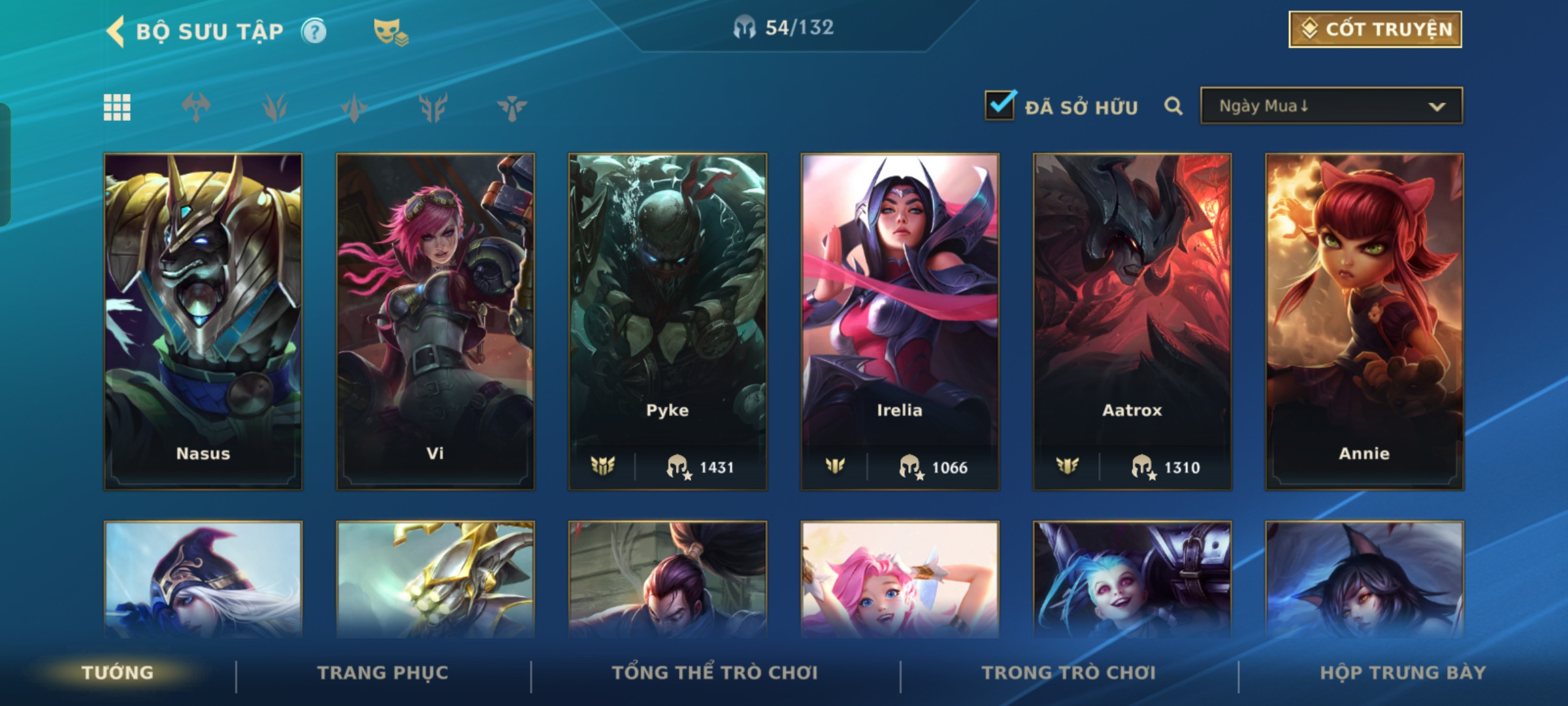The height and width of the screenshot is (706, 1568).
Task: Open the question mark help icon
Action: pyautogui.click(x=314, y=31)
